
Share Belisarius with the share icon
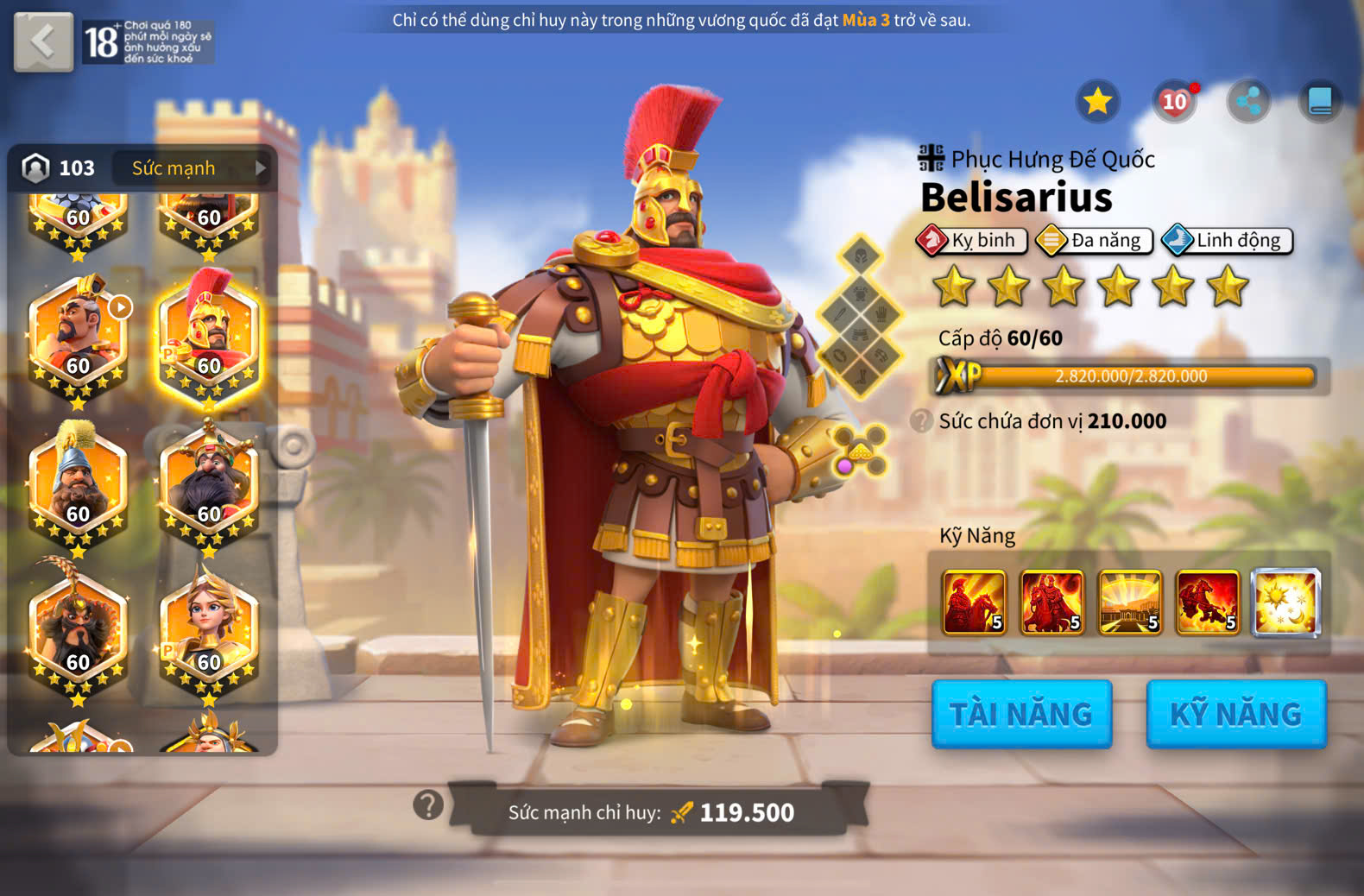(1248, 102)
